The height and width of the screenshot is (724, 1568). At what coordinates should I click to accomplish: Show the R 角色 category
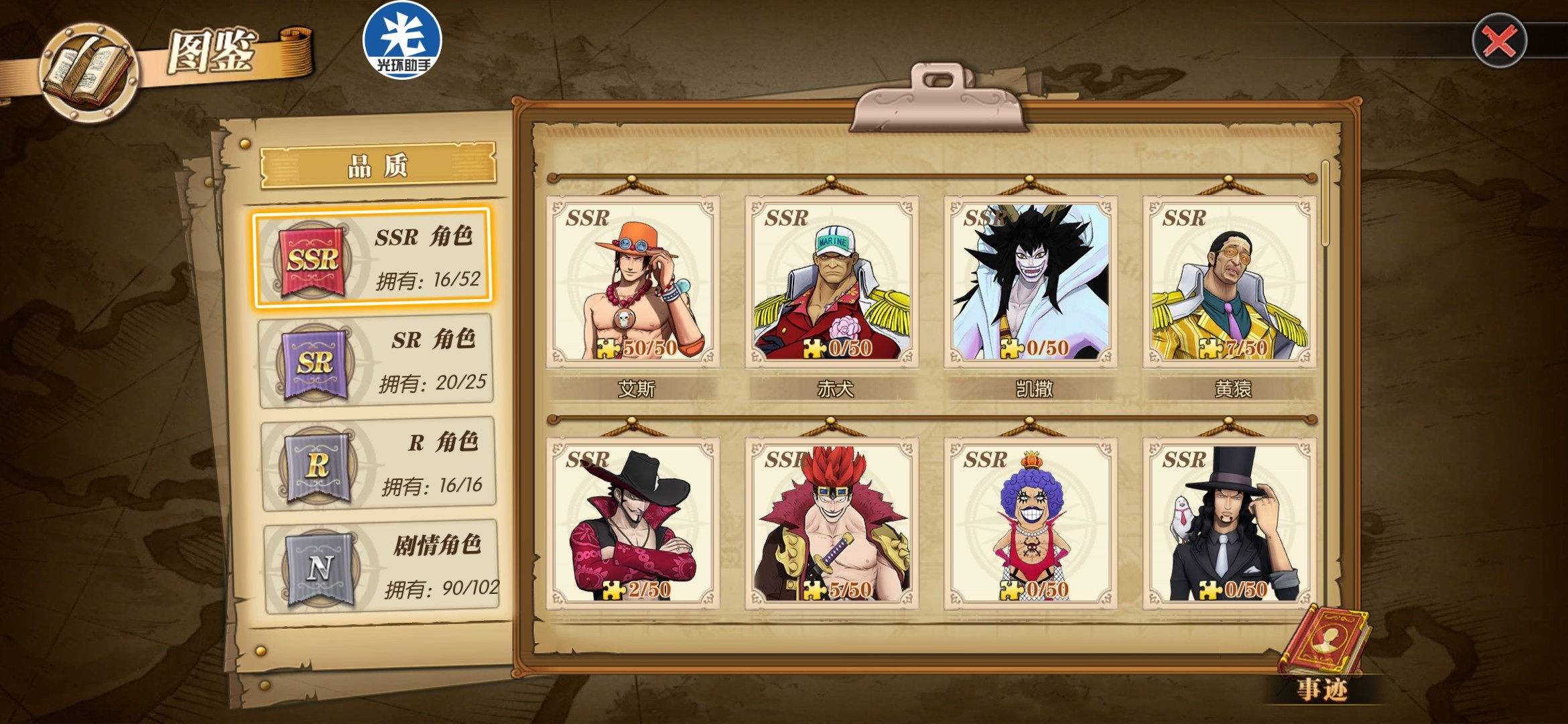click(379, 464)
